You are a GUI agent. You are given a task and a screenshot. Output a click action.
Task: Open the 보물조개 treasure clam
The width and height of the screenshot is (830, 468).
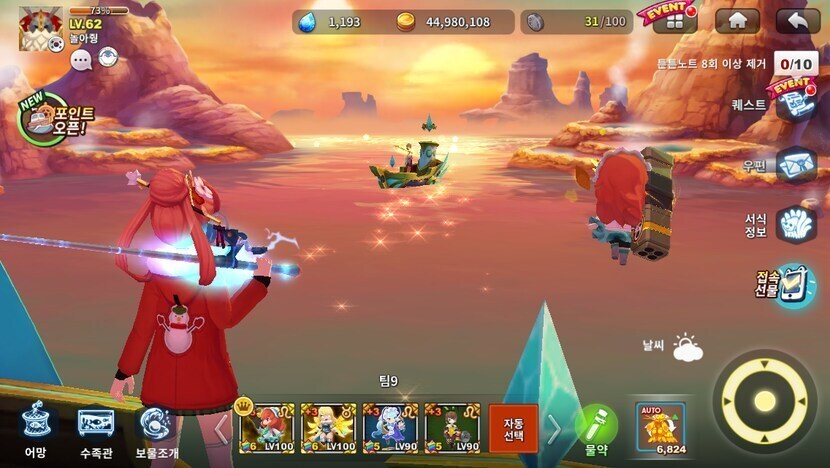155,428
